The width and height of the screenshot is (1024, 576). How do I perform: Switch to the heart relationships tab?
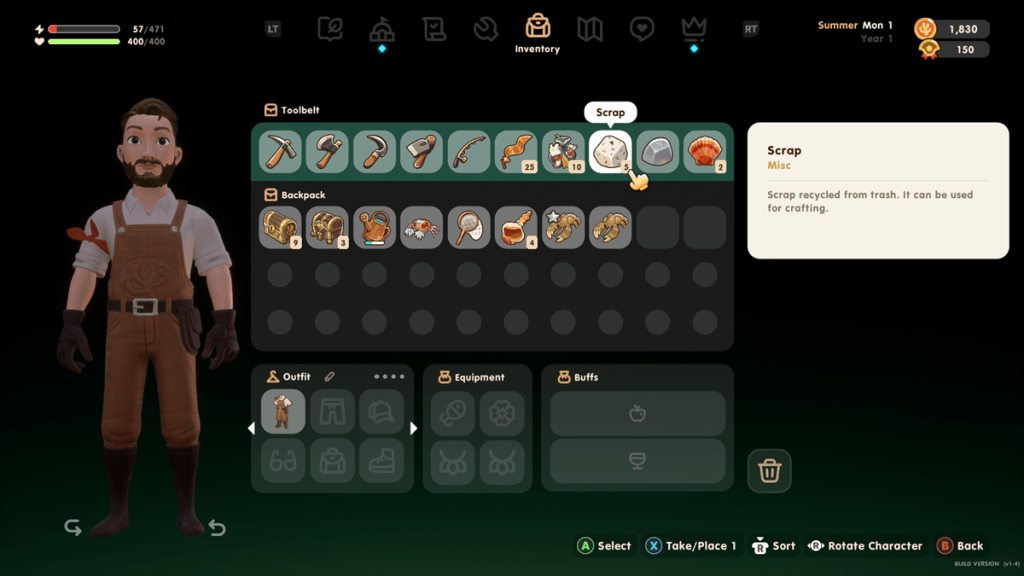(x=642, y=29)
